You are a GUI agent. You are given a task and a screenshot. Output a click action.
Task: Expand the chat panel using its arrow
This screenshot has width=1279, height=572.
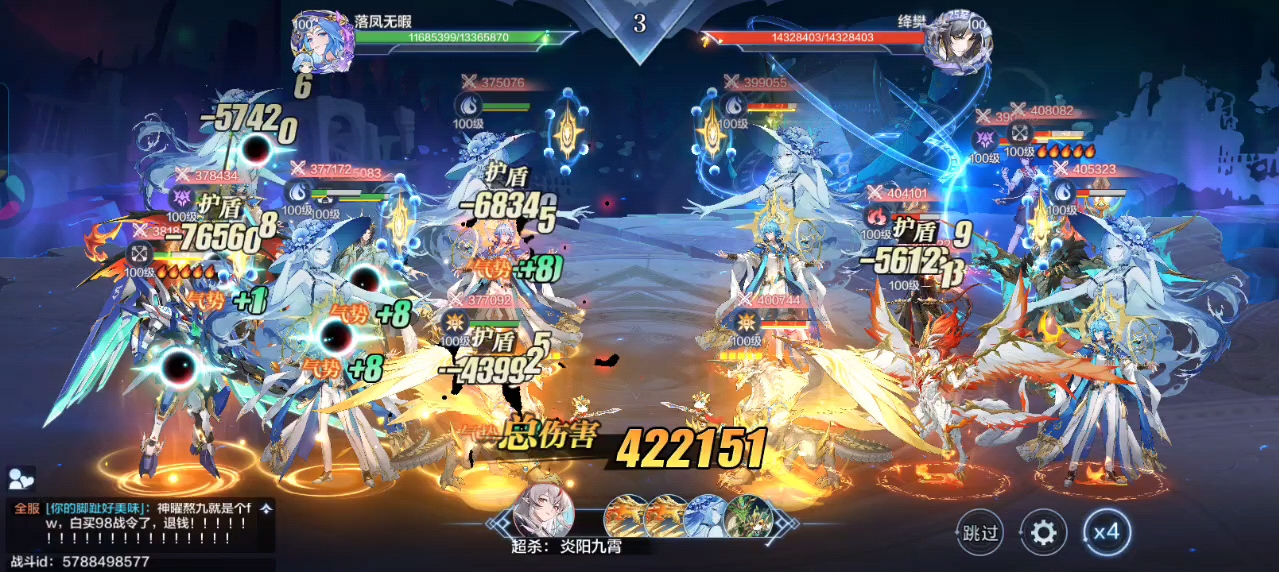pos(266,508)
